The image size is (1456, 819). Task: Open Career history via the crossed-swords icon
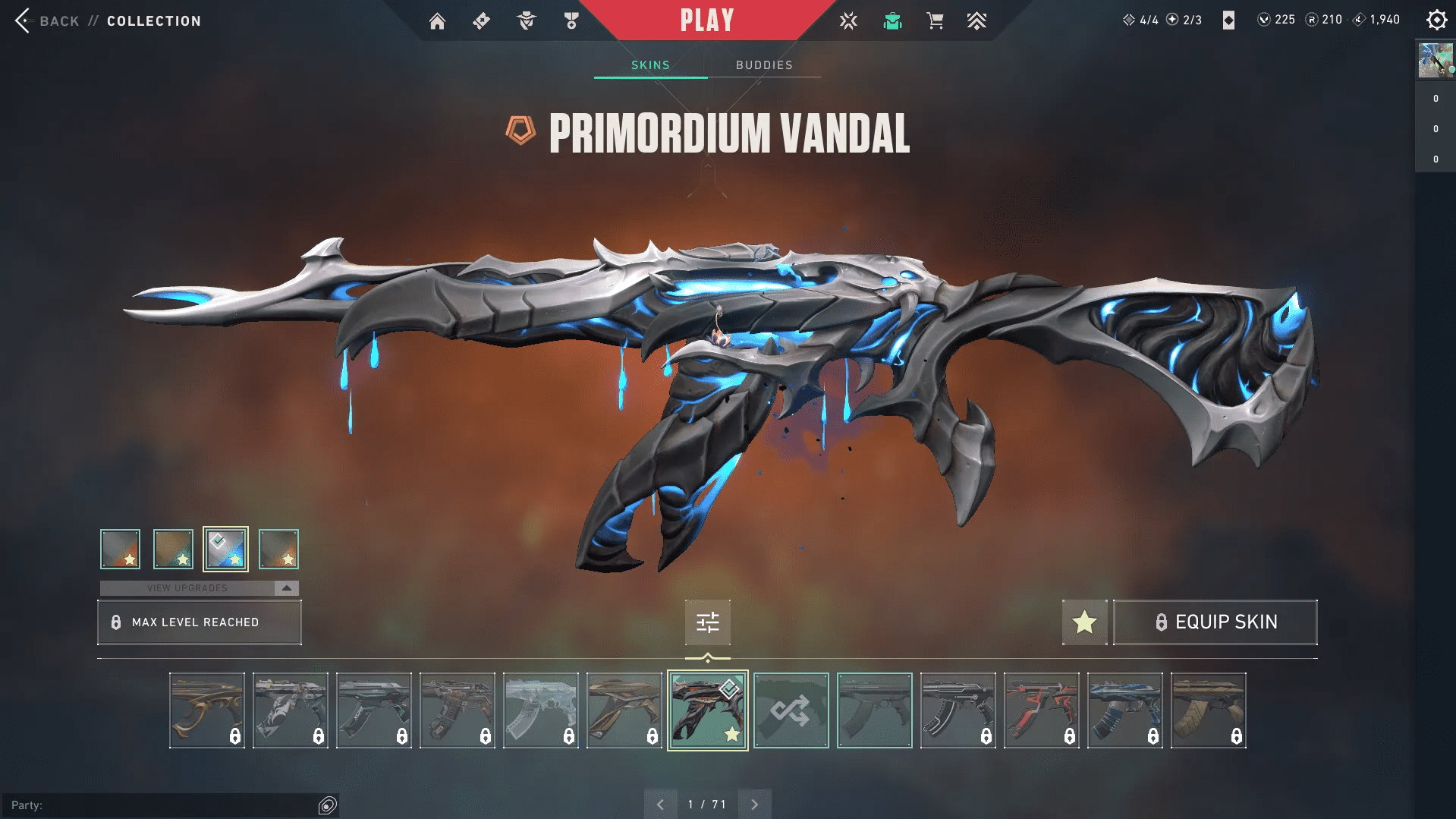848,20
